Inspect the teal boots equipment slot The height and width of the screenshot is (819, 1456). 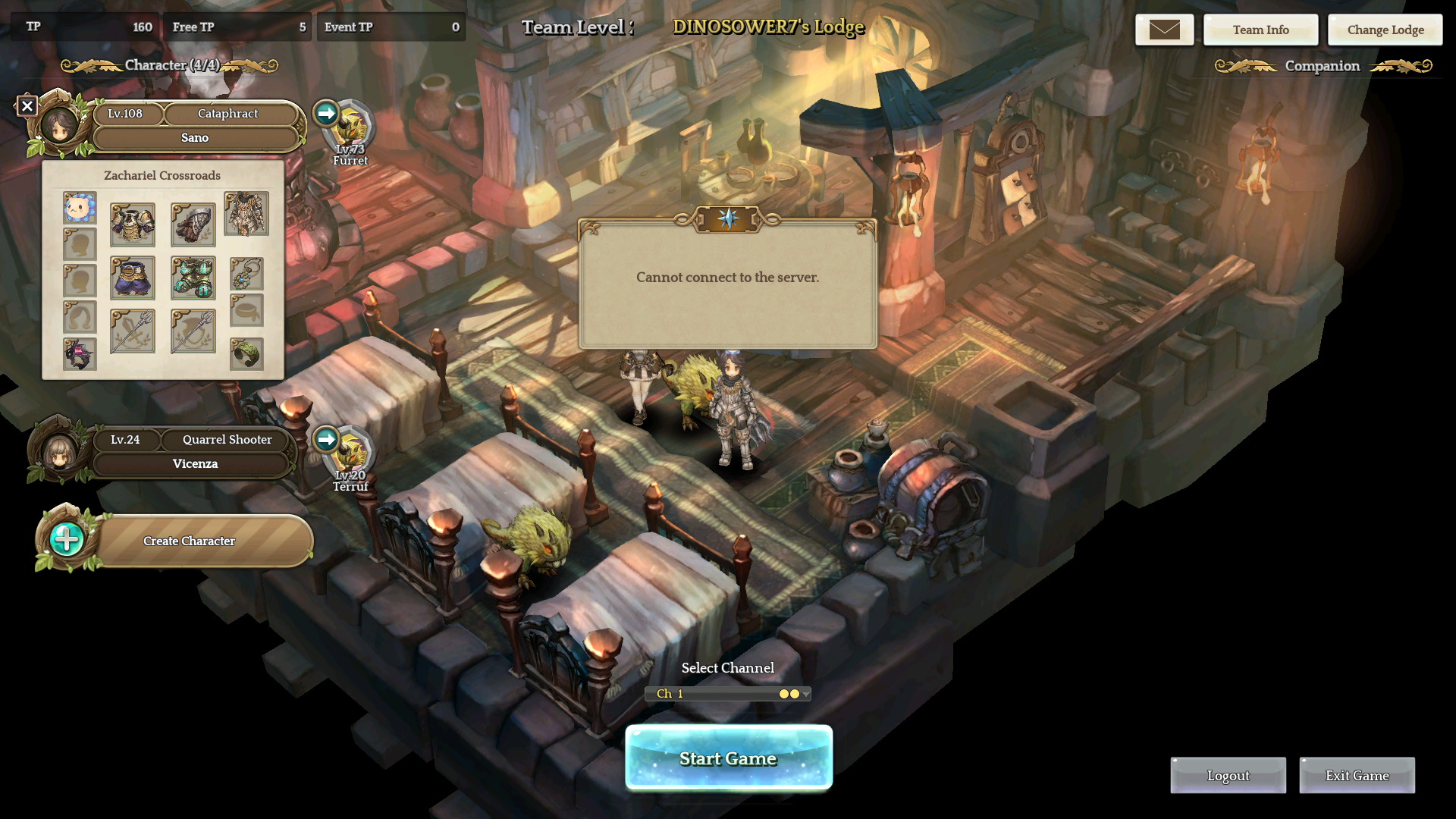193,278
